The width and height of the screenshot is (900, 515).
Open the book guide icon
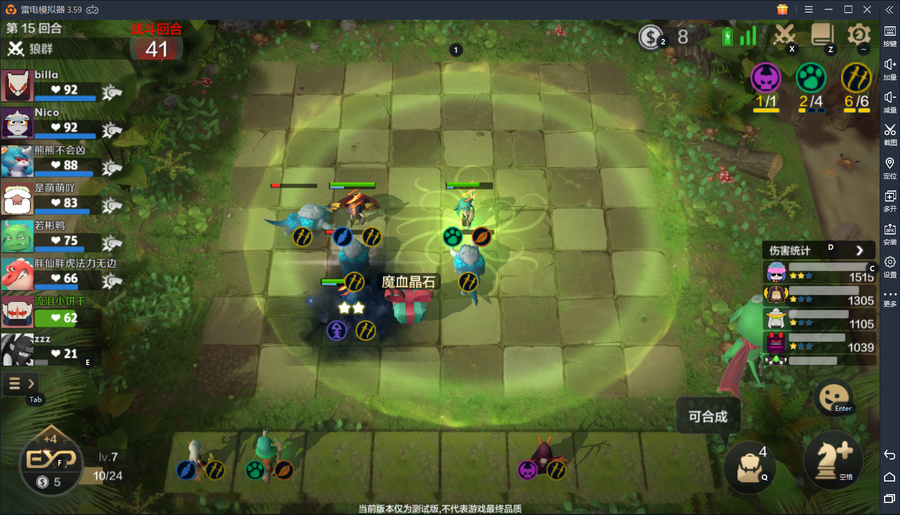tap(822, 36)
